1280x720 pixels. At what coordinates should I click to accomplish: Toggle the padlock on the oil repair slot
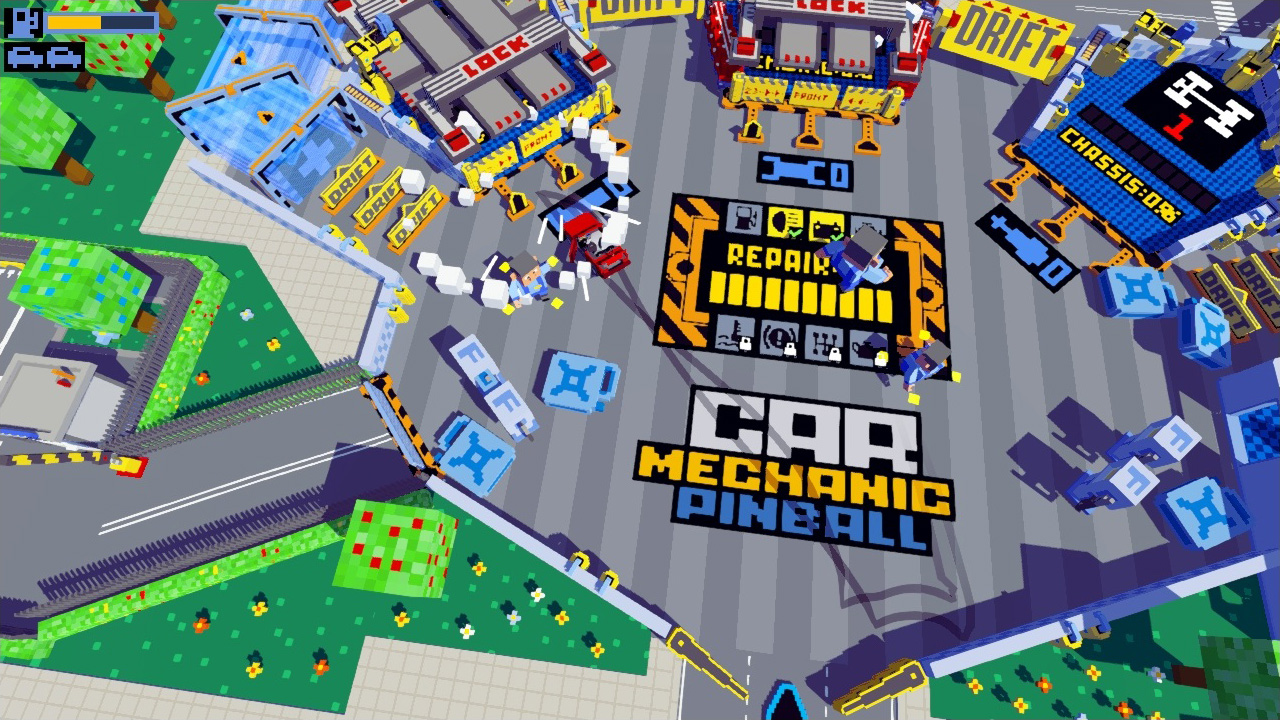tap(882, 358)
